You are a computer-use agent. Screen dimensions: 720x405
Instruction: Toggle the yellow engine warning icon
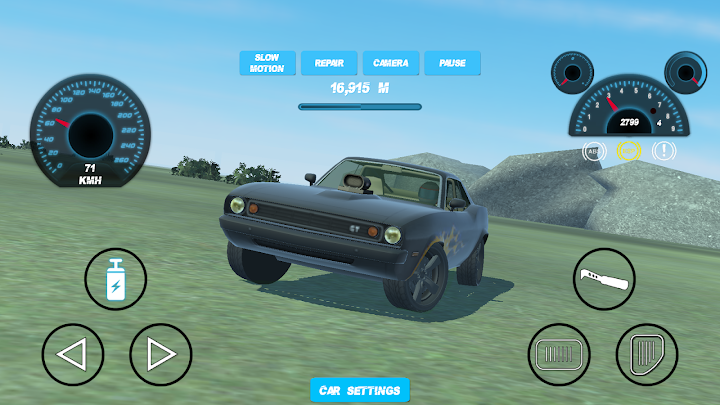(629, 152)
